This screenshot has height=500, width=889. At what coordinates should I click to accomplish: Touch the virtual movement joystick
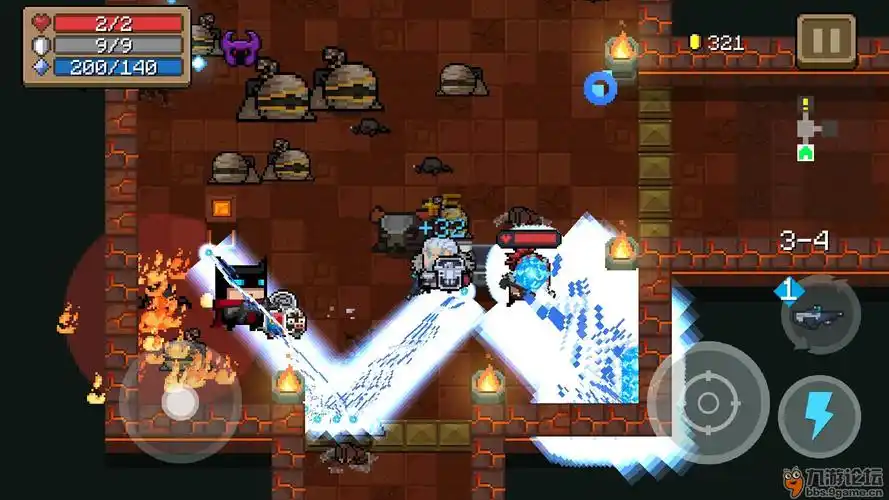tap(180, 401)
